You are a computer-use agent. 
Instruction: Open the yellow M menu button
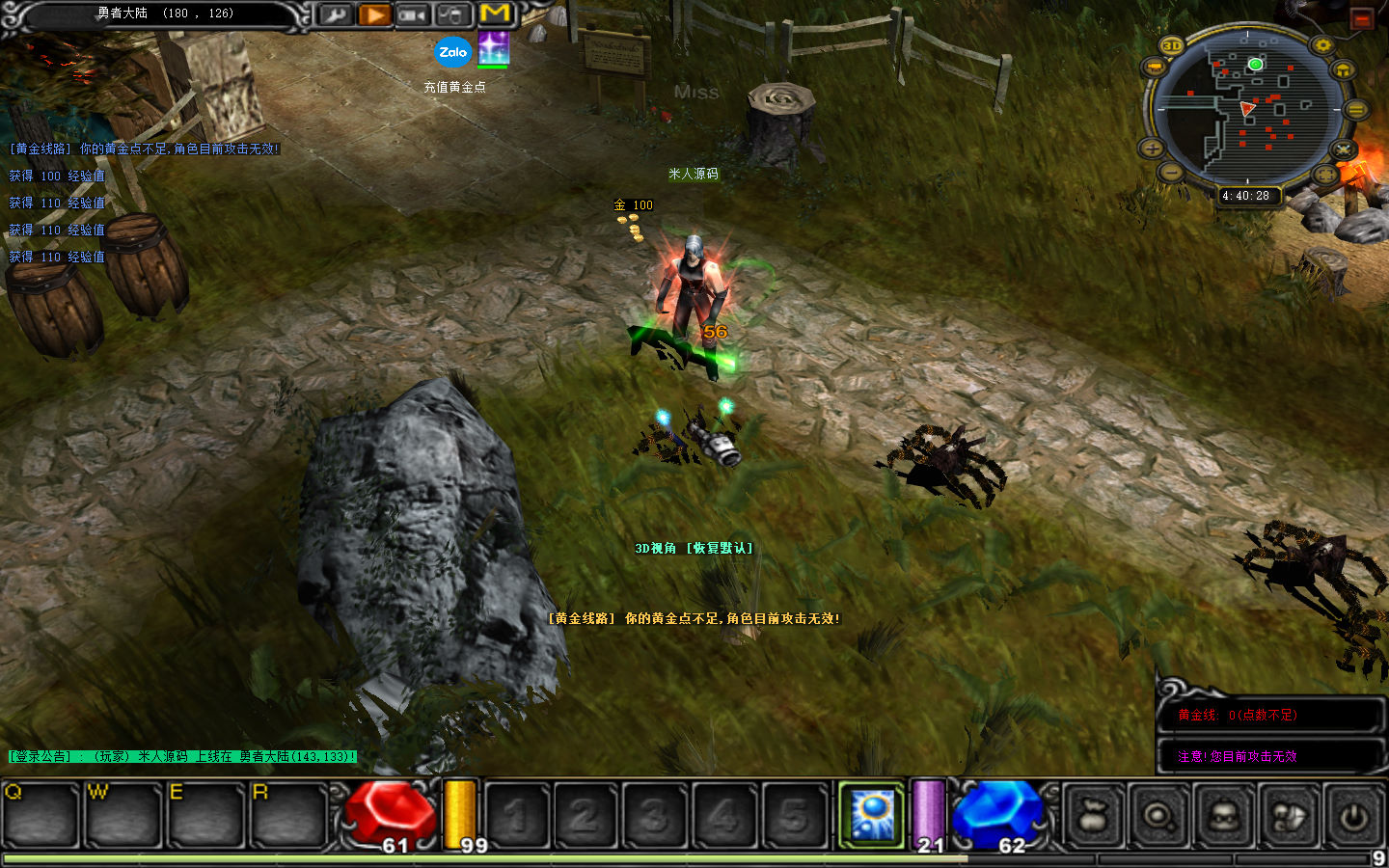(x=495, y=14)
